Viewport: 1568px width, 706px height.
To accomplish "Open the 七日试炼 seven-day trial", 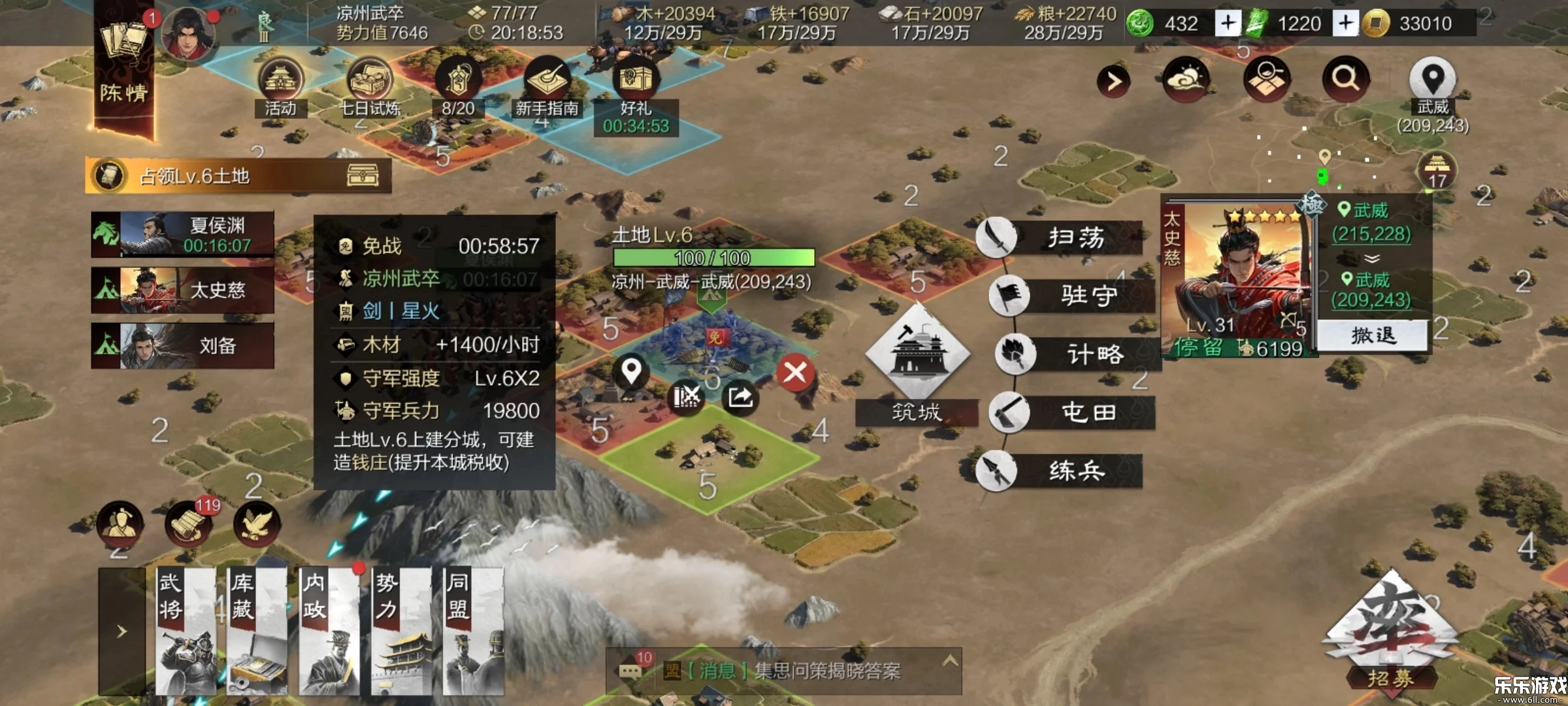I will (370, 86).
